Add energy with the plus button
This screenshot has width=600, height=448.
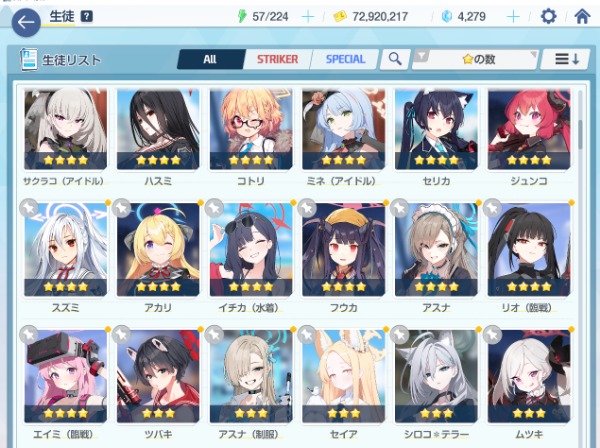tap(308, 16)
